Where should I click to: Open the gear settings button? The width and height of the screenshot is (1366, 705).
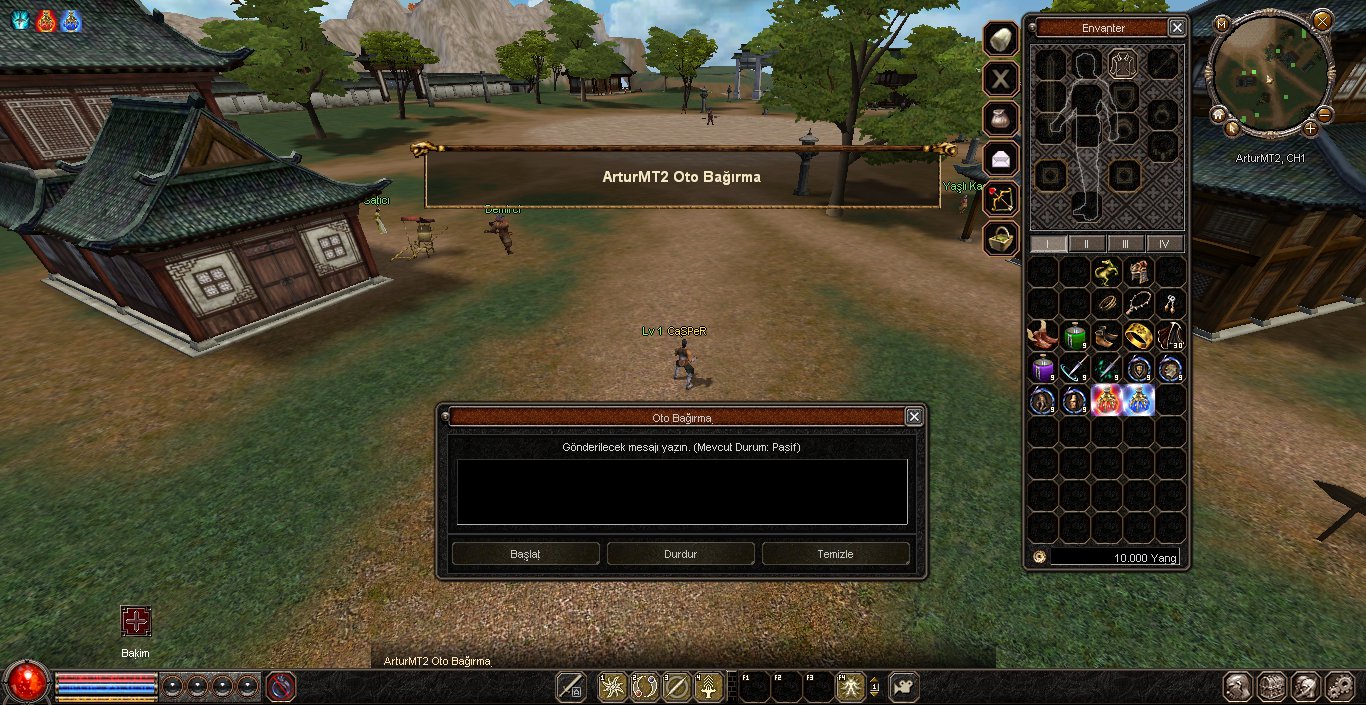click(x=1338, y=687)
